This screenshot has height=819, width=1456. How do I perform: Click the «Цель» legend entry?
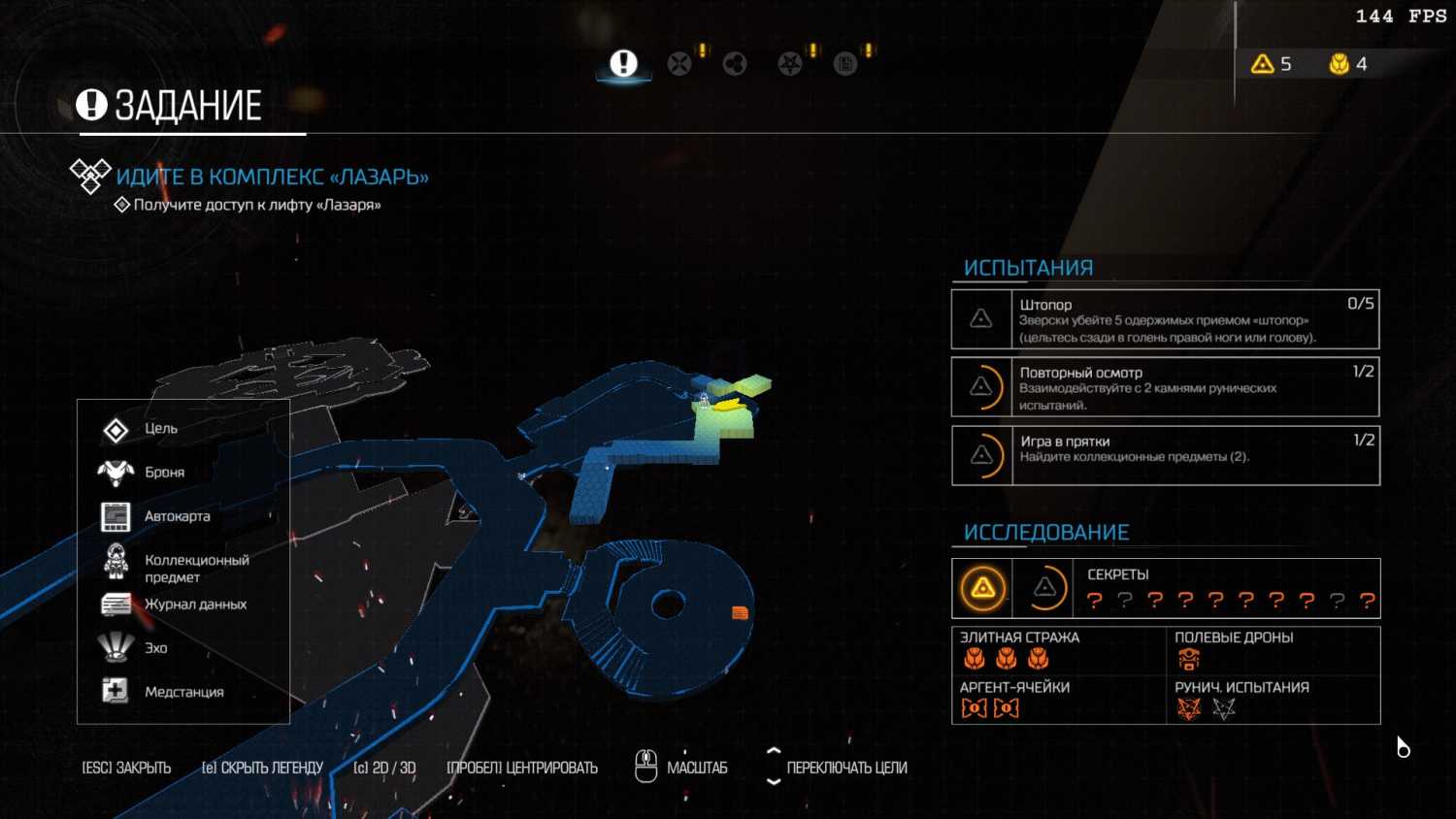coord(160,429)
